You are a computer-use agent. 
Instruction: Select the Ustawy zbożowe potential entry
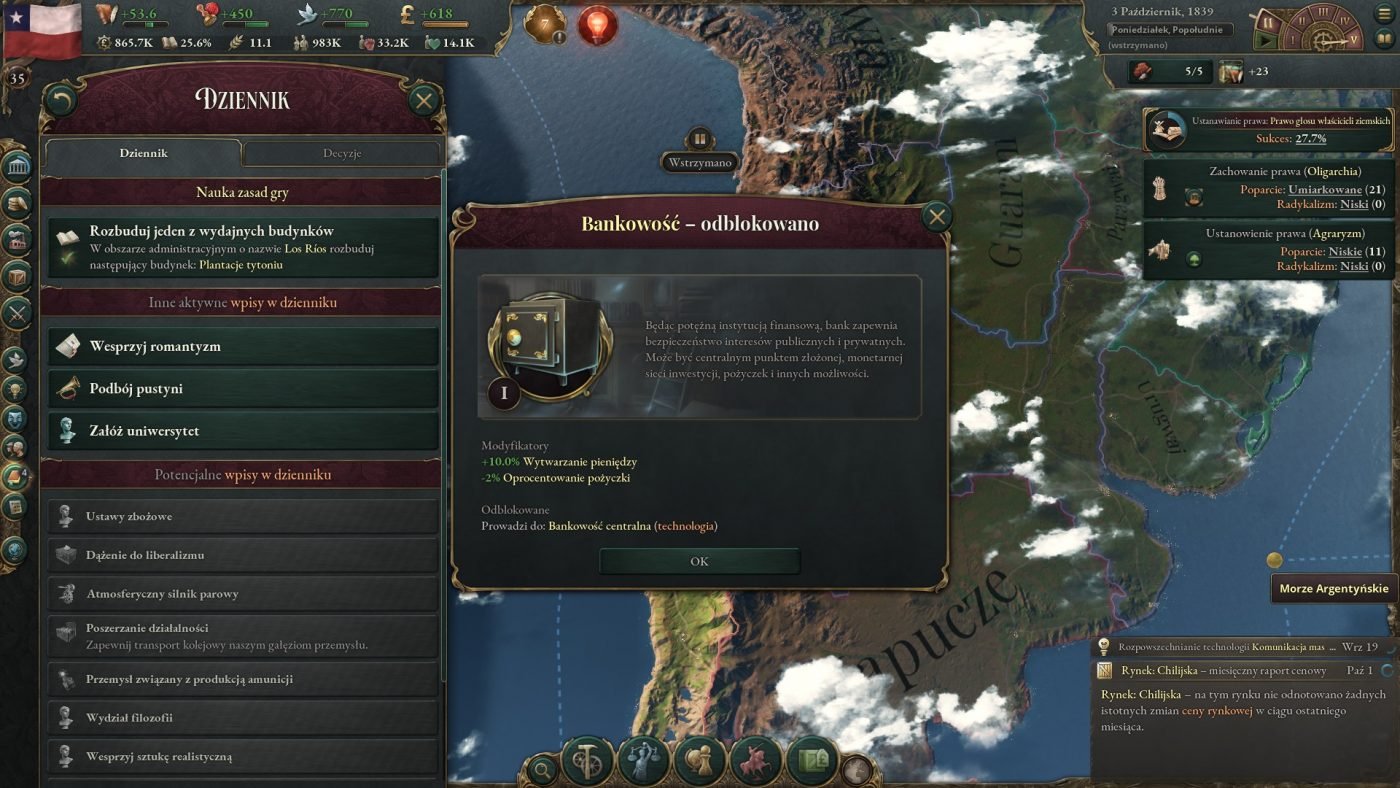click(243, 516)
